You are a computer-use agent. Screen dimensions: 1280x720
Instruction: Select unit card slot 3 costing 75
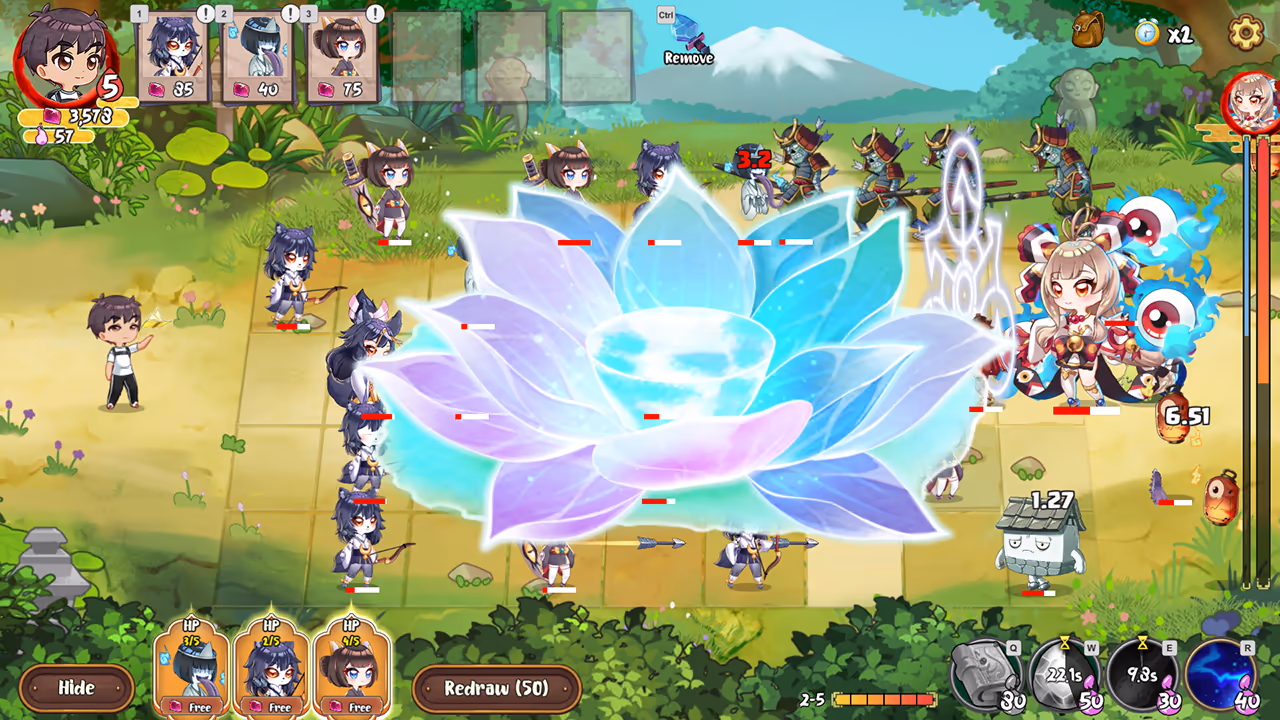[343, 55]
